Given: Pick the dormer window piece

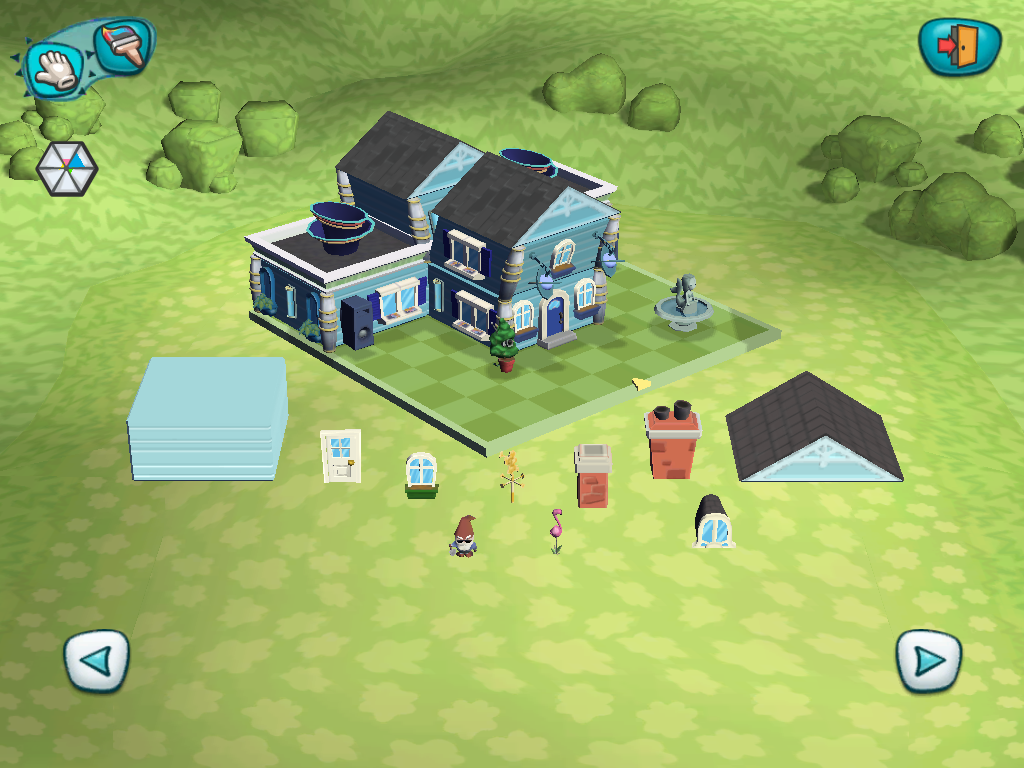Looking at the screenshot, I should click(x=714, y=522).
